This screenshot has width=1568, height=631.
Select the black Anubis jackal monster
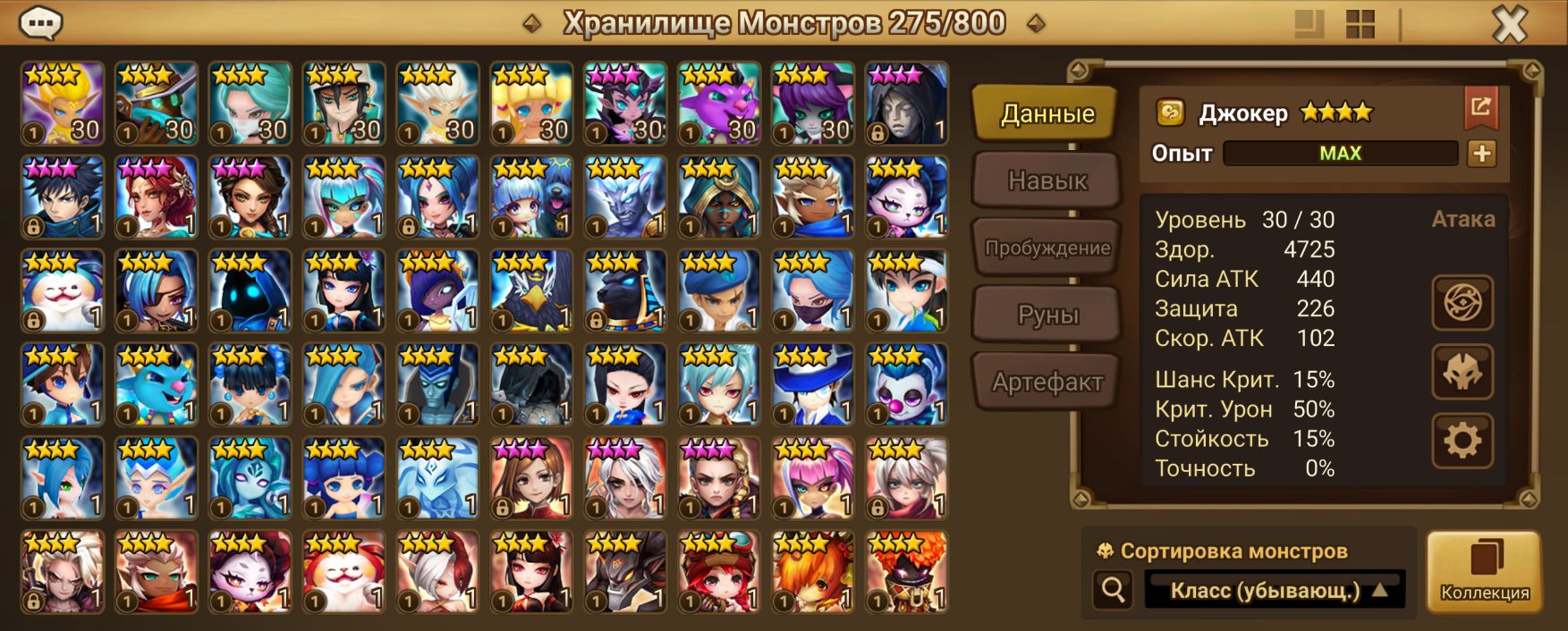point(625,291)
